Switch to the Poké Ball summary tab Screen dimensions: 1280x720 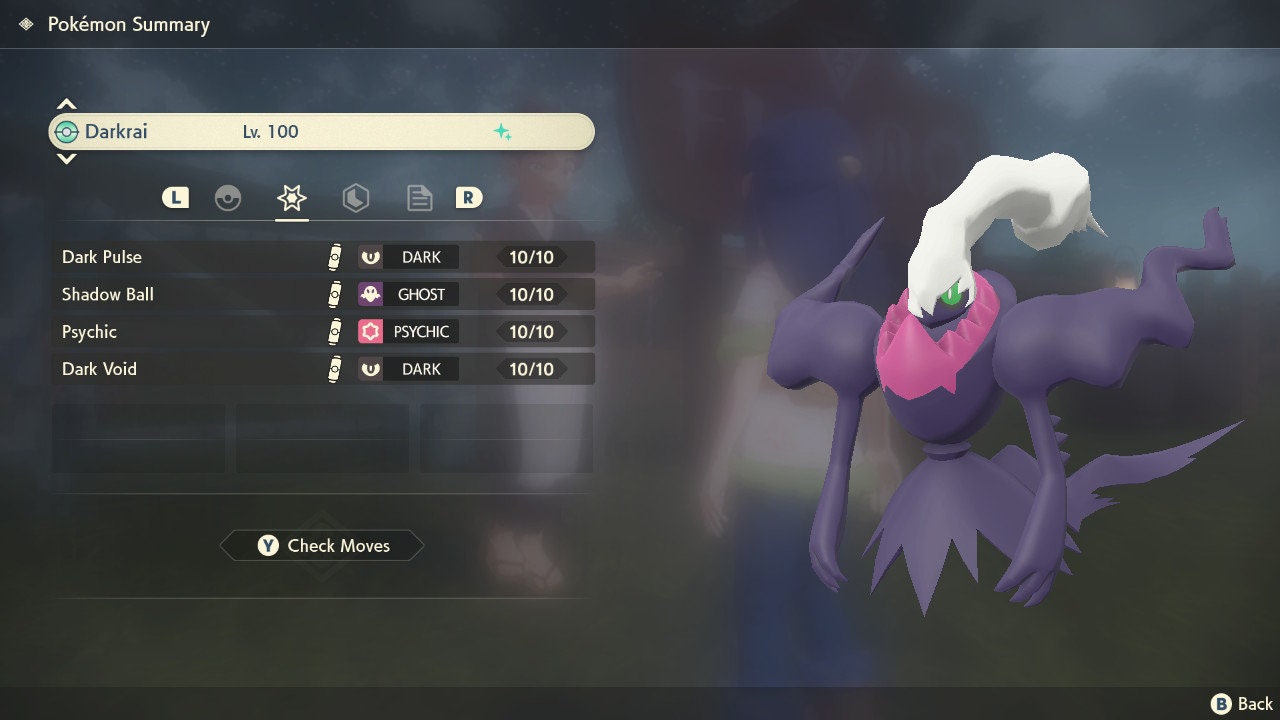pos(228,198)
